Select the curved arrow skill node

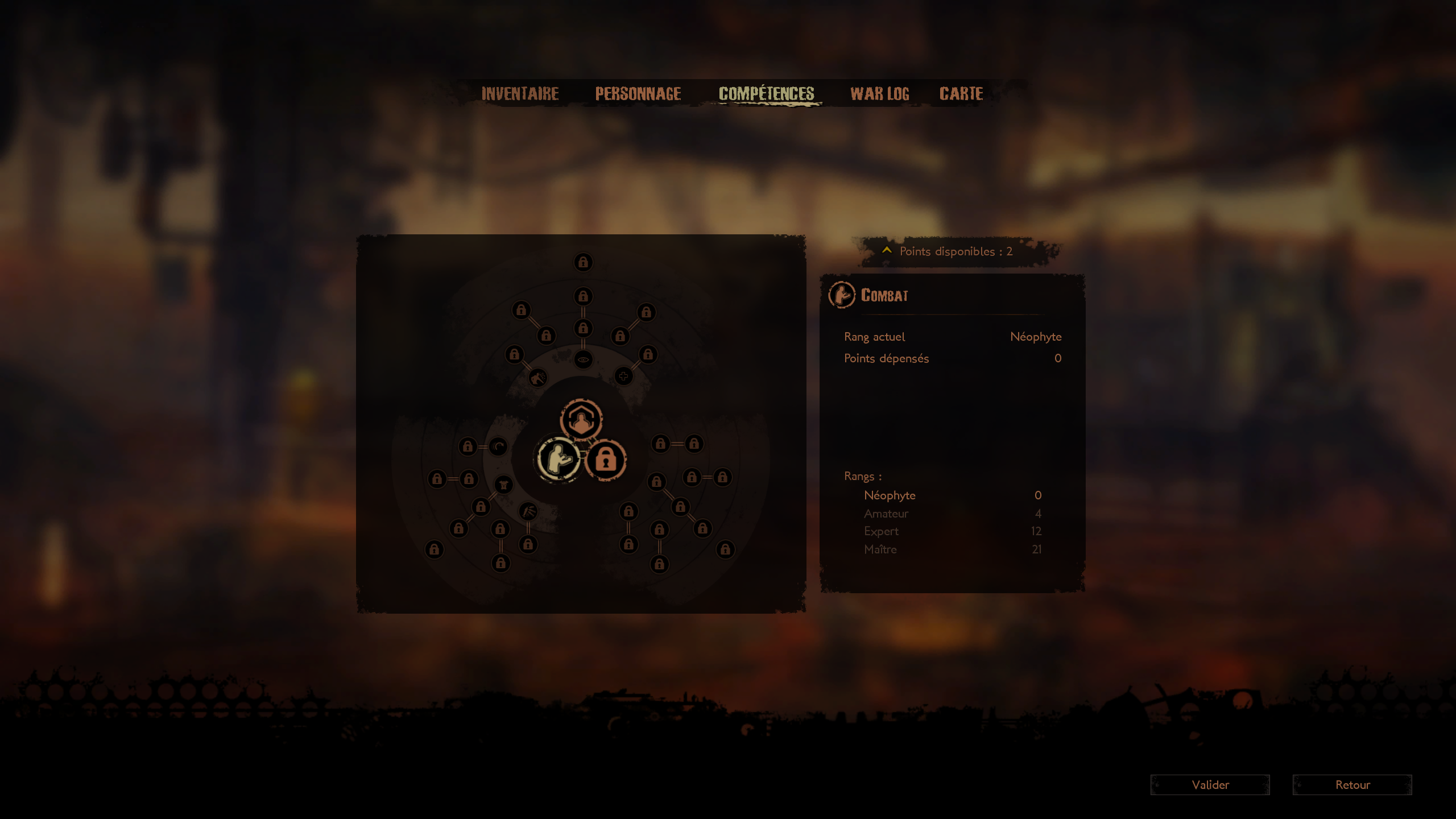(498, 446)
